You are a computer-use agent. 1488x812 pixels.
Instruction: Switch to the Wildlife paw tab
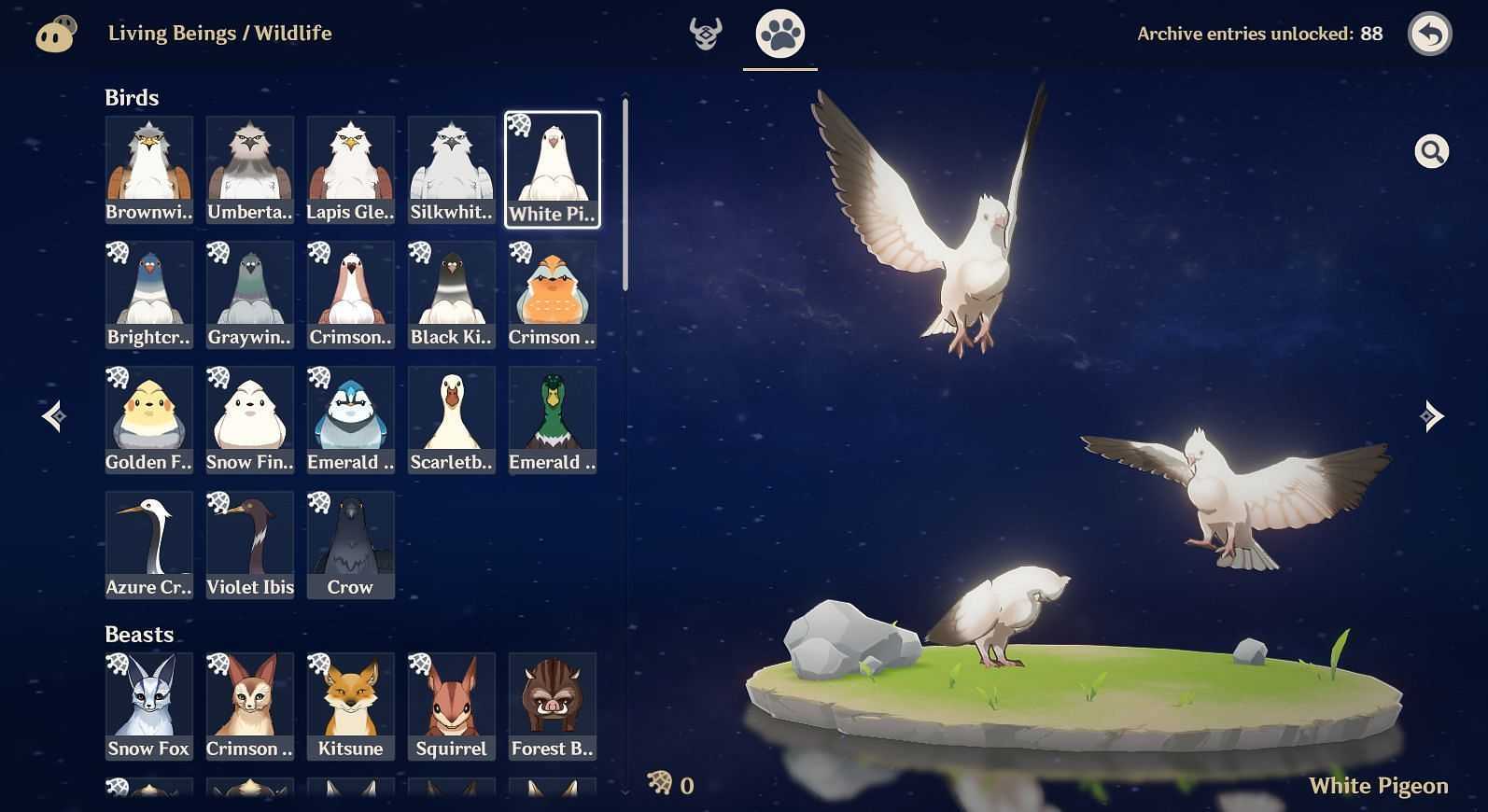[x=779, y=35]
